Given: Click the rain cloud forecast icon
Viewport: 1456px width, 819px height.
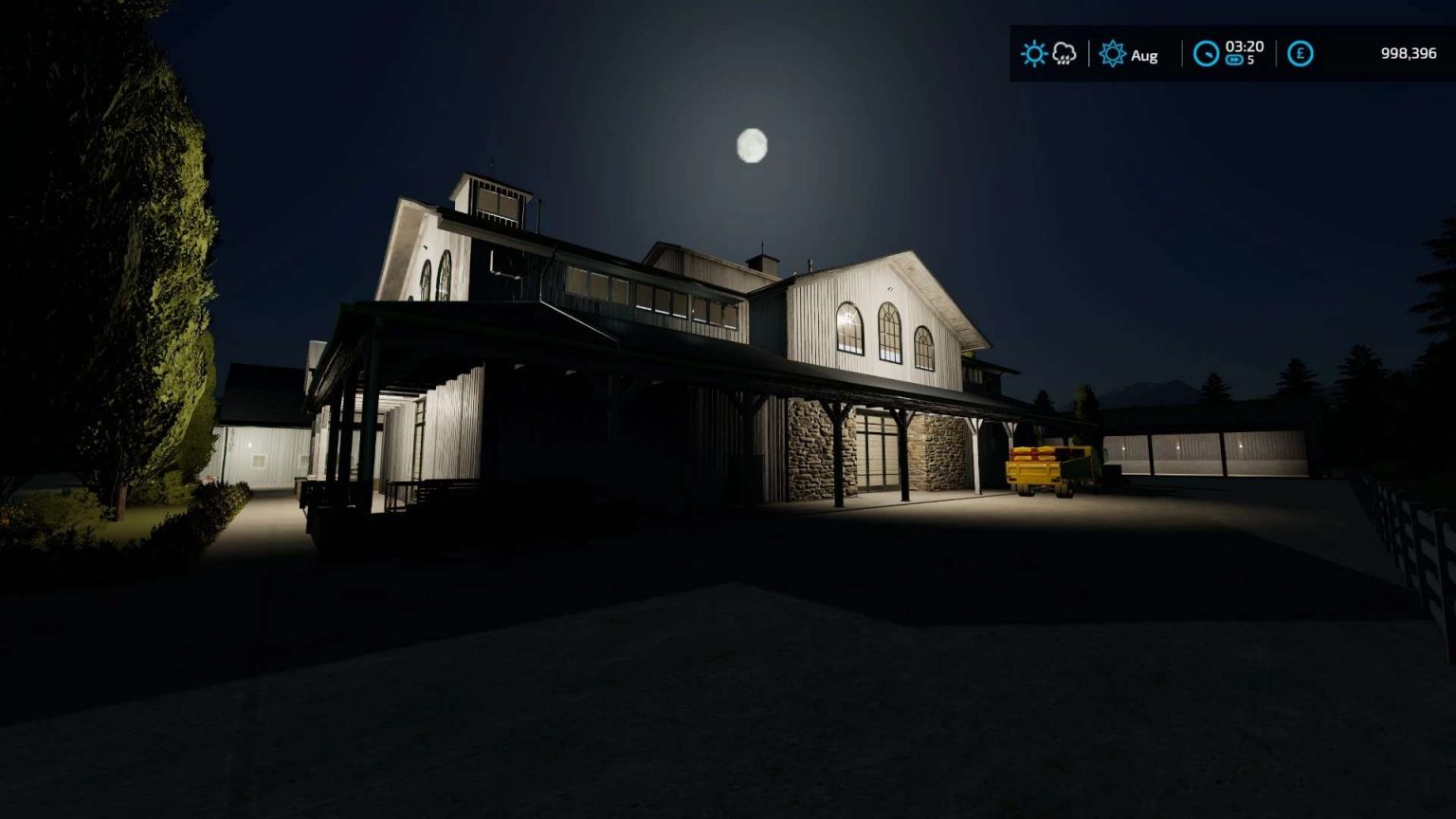Looking at the screenshot, I should tap(1064, 54).
